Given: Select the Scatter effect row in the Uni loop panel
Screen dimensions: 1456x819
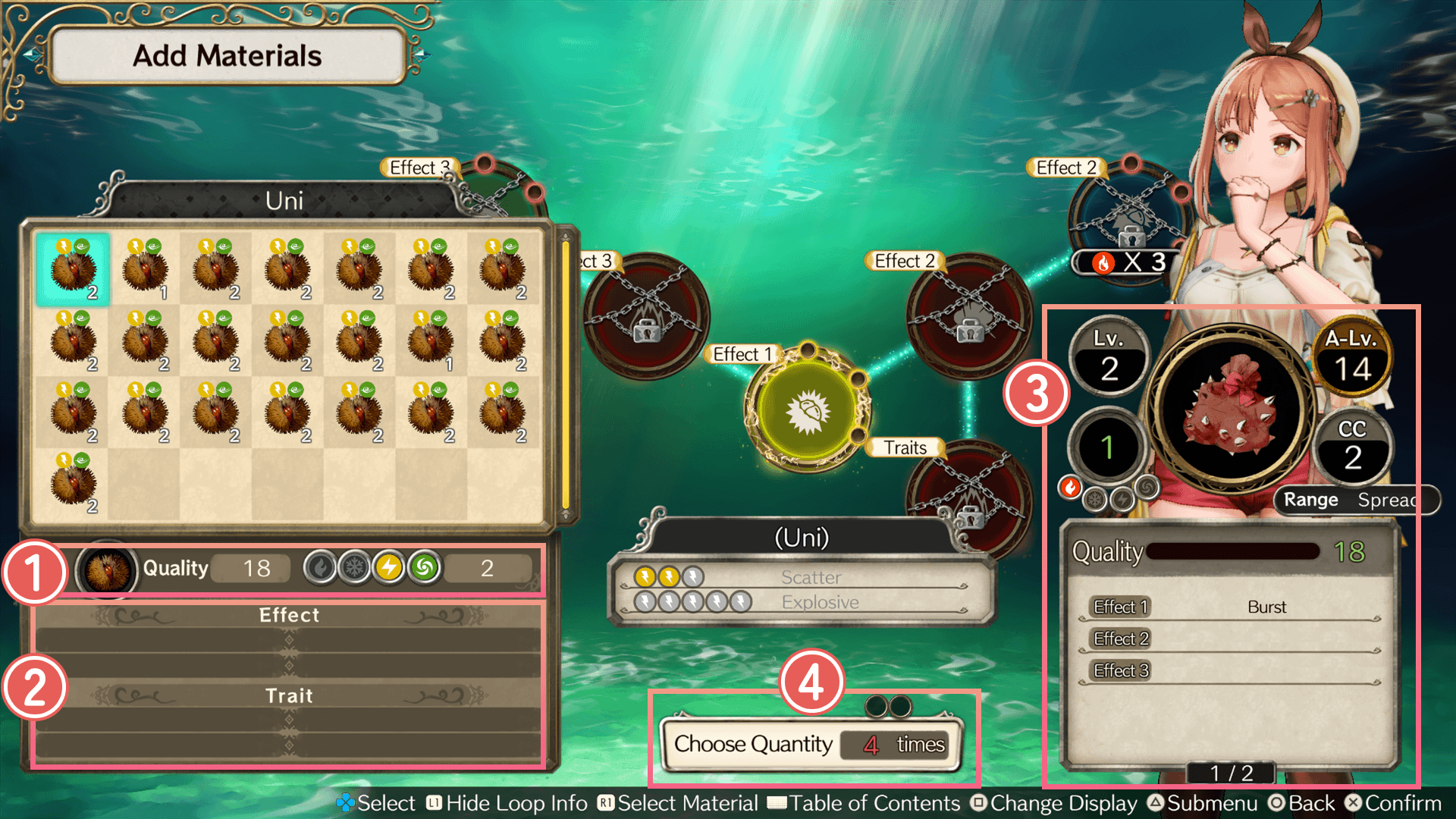Looking at the screenshot, I should point(802,578).
